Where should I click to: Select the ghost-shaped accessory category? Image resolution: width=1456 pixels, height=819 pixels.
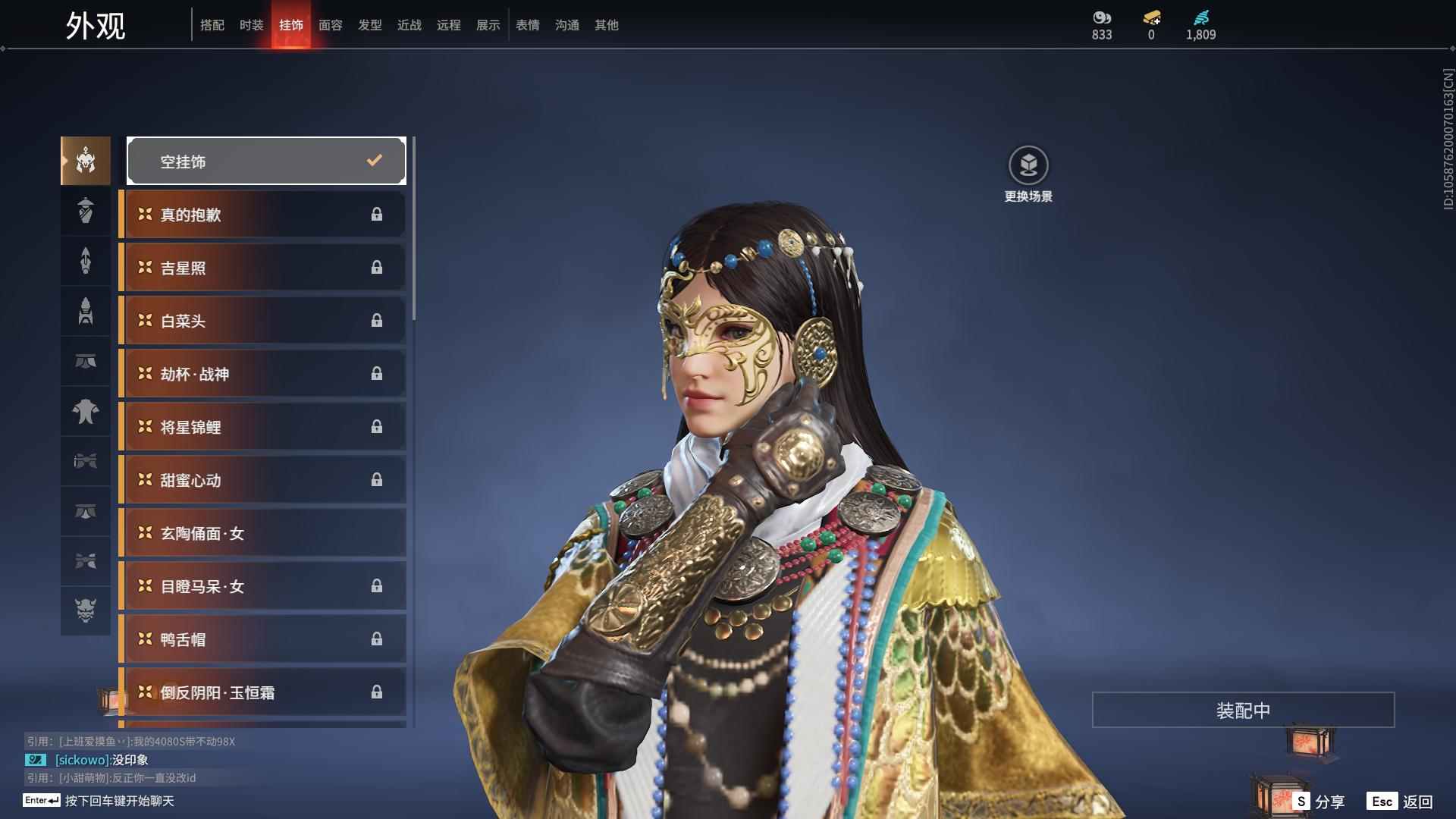point(86,412)
